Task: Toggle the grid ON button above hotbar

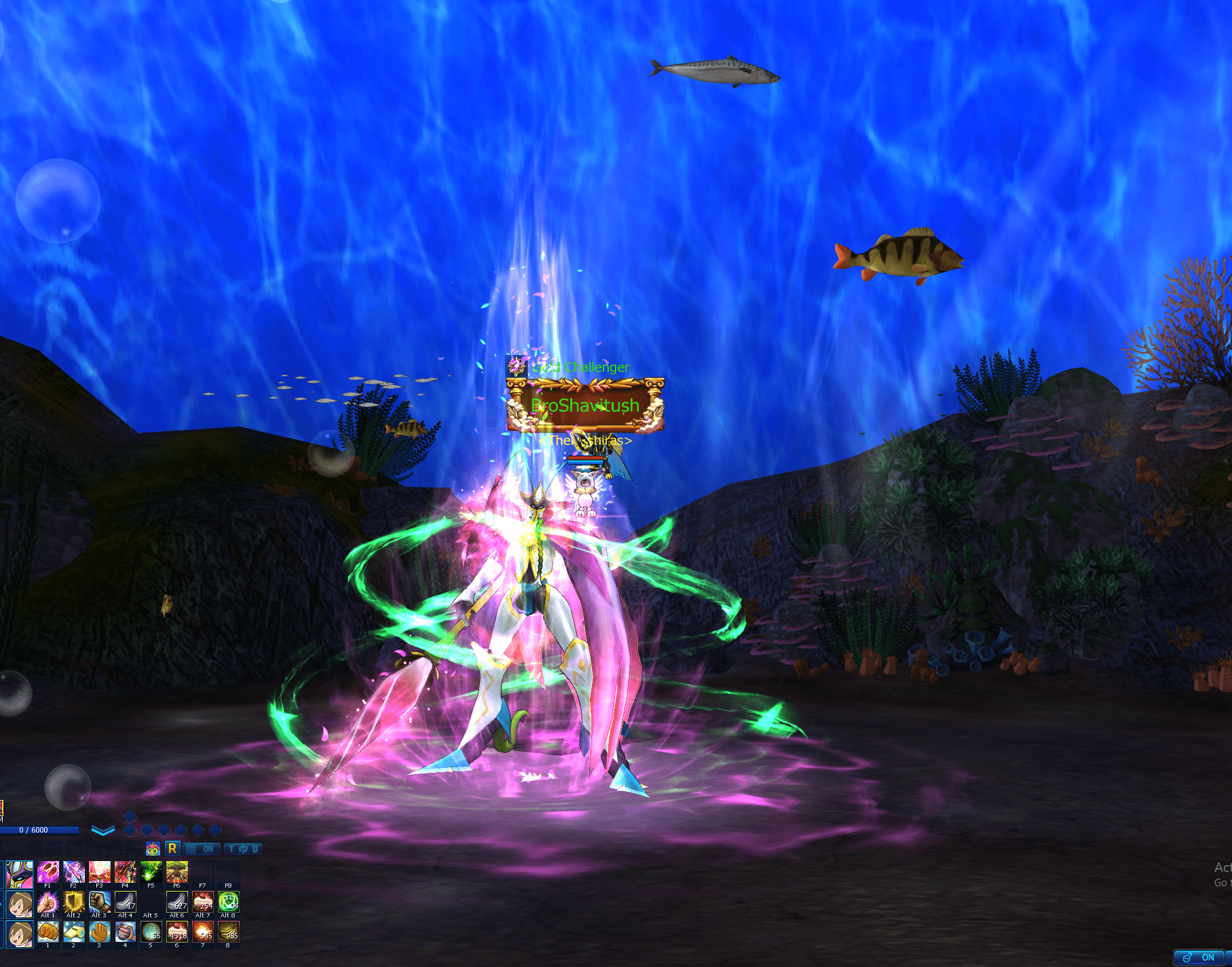Action: tap(200, 849)
